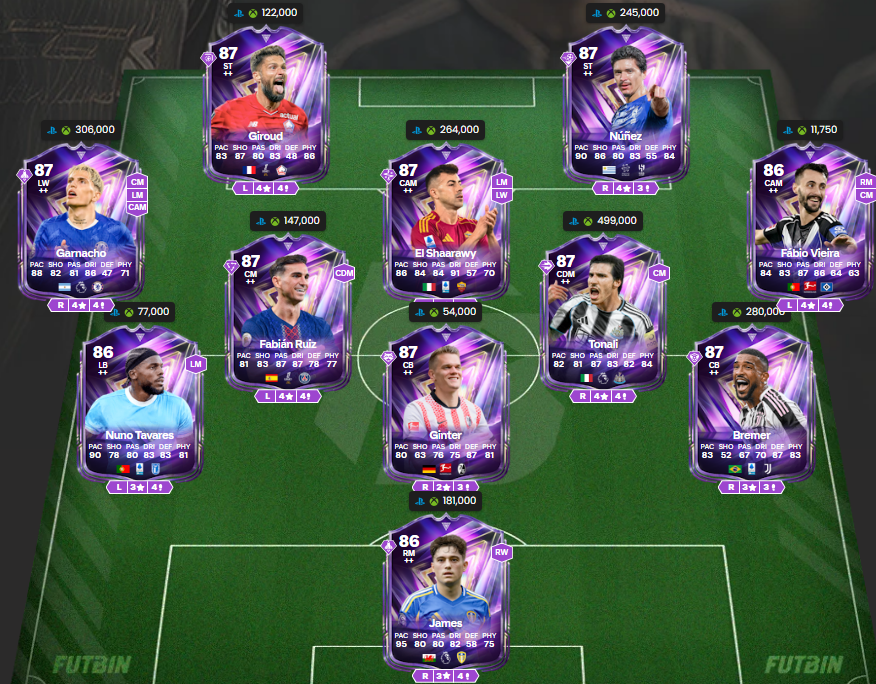Click Fábio Vieira's 11,750 price tag

coord(811,129)
